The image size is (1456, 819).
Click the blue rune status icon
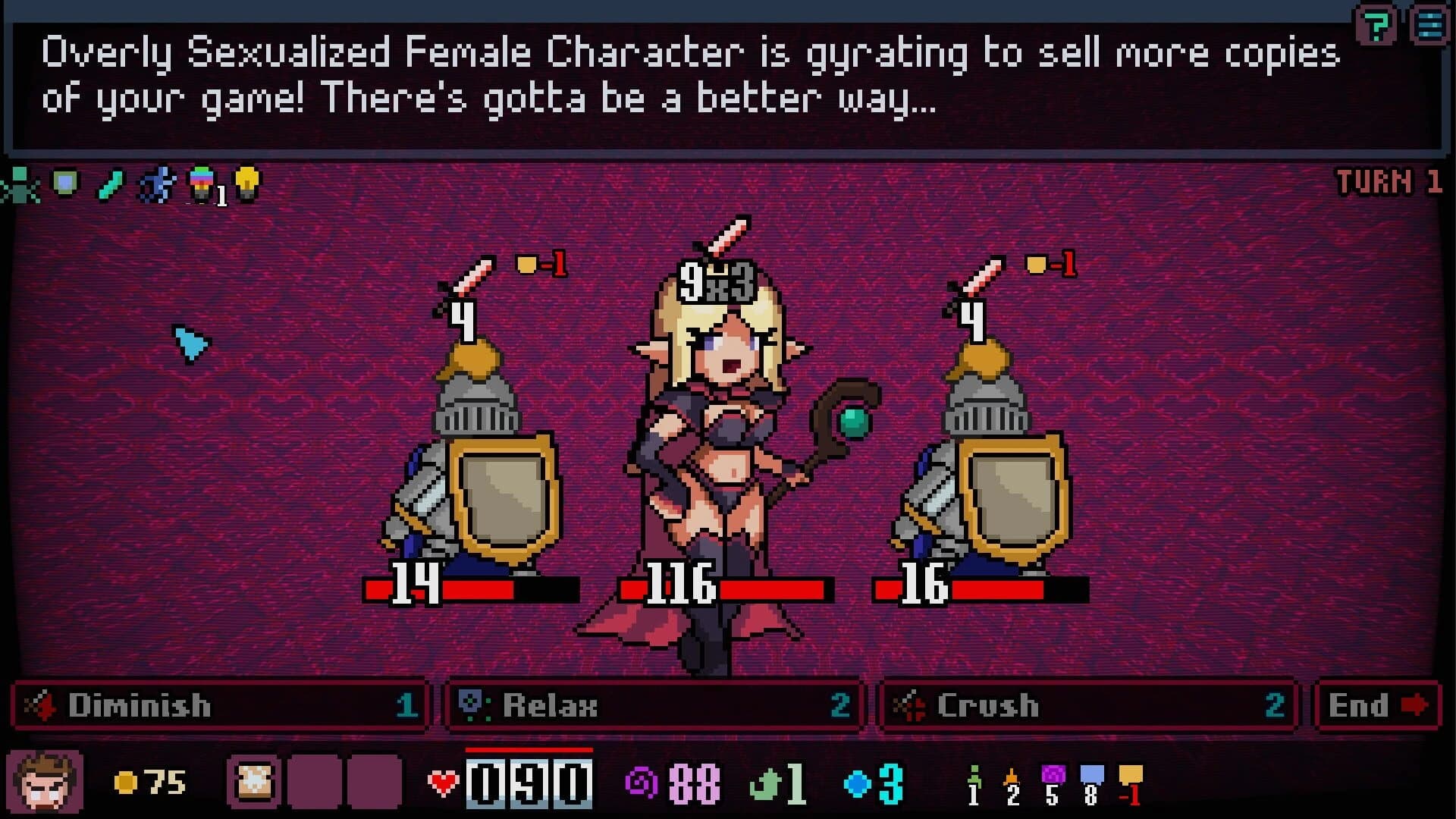tap(156, 183)
